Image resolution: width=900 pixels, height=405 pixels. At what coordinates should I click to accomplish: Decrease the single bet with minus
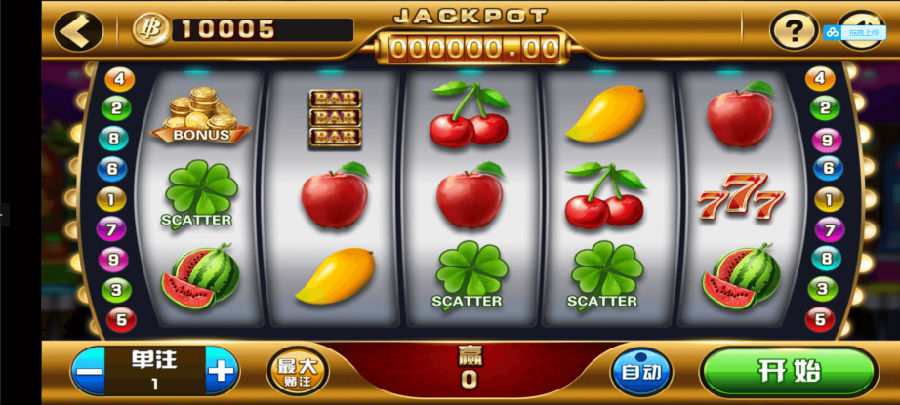point(88,371)
